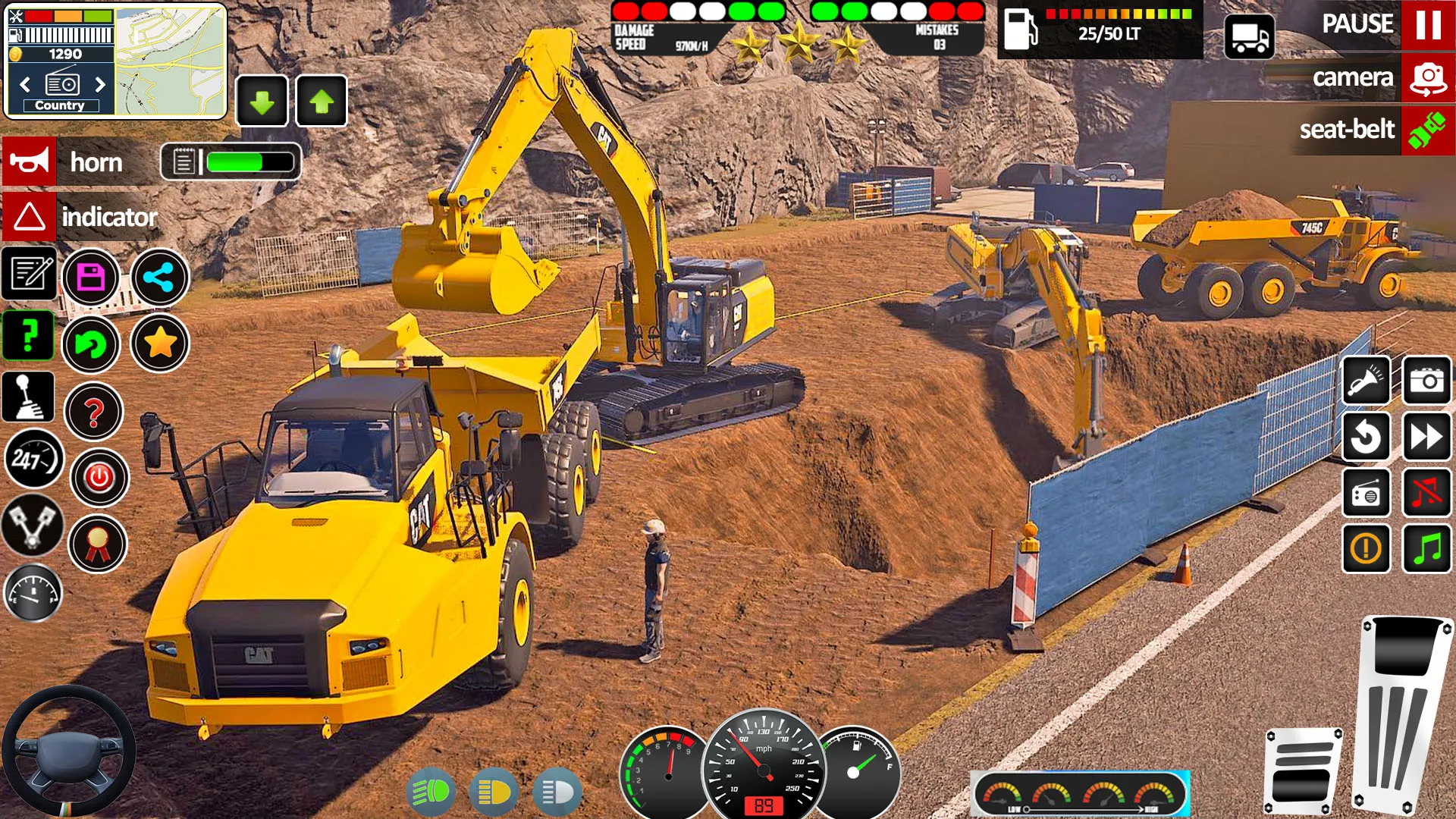Select the share icon
The image size is (1456, 819).
click(159, 278)
